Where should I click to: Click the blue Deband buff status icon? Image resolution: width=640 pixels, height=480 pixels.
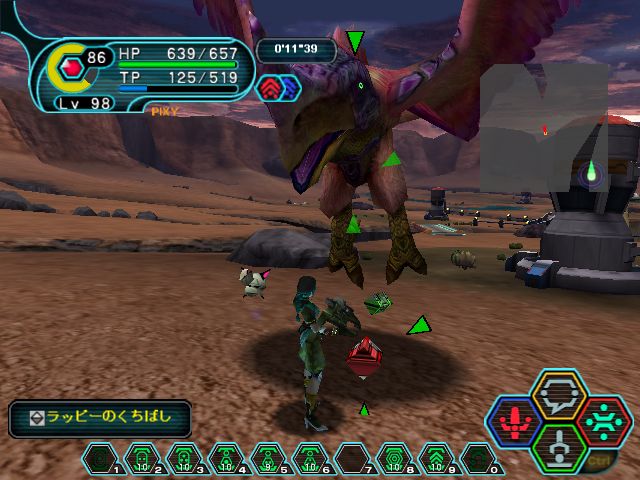click(x=289, y=88)
